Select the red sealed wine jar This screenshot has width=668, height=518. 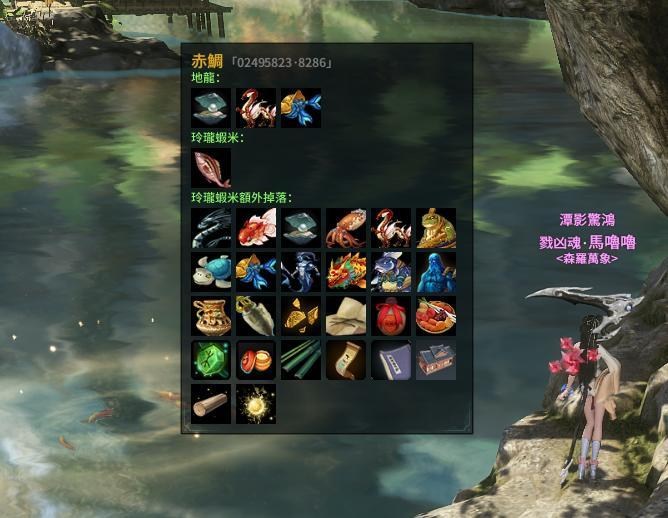(x=391, y=316)
